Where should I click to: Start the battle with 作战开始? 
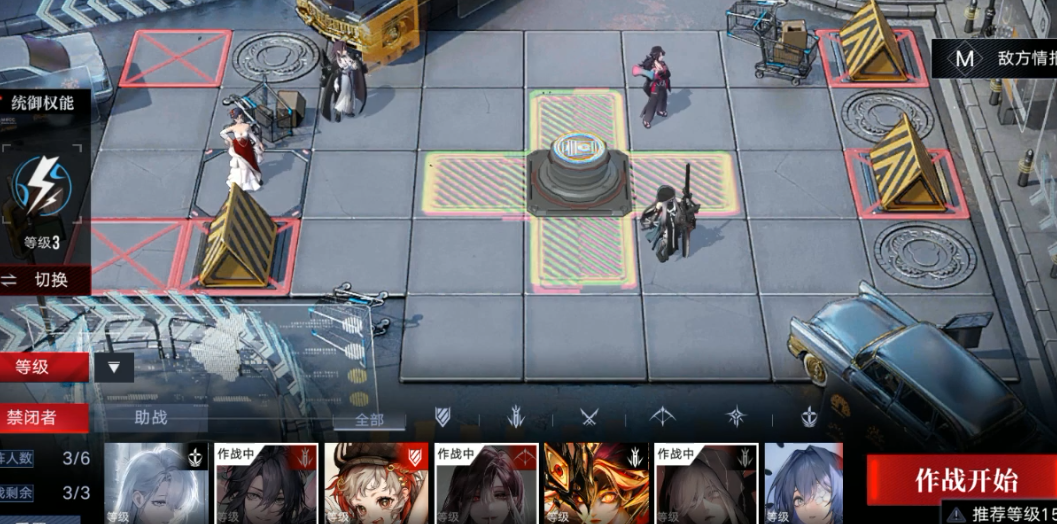965,479
